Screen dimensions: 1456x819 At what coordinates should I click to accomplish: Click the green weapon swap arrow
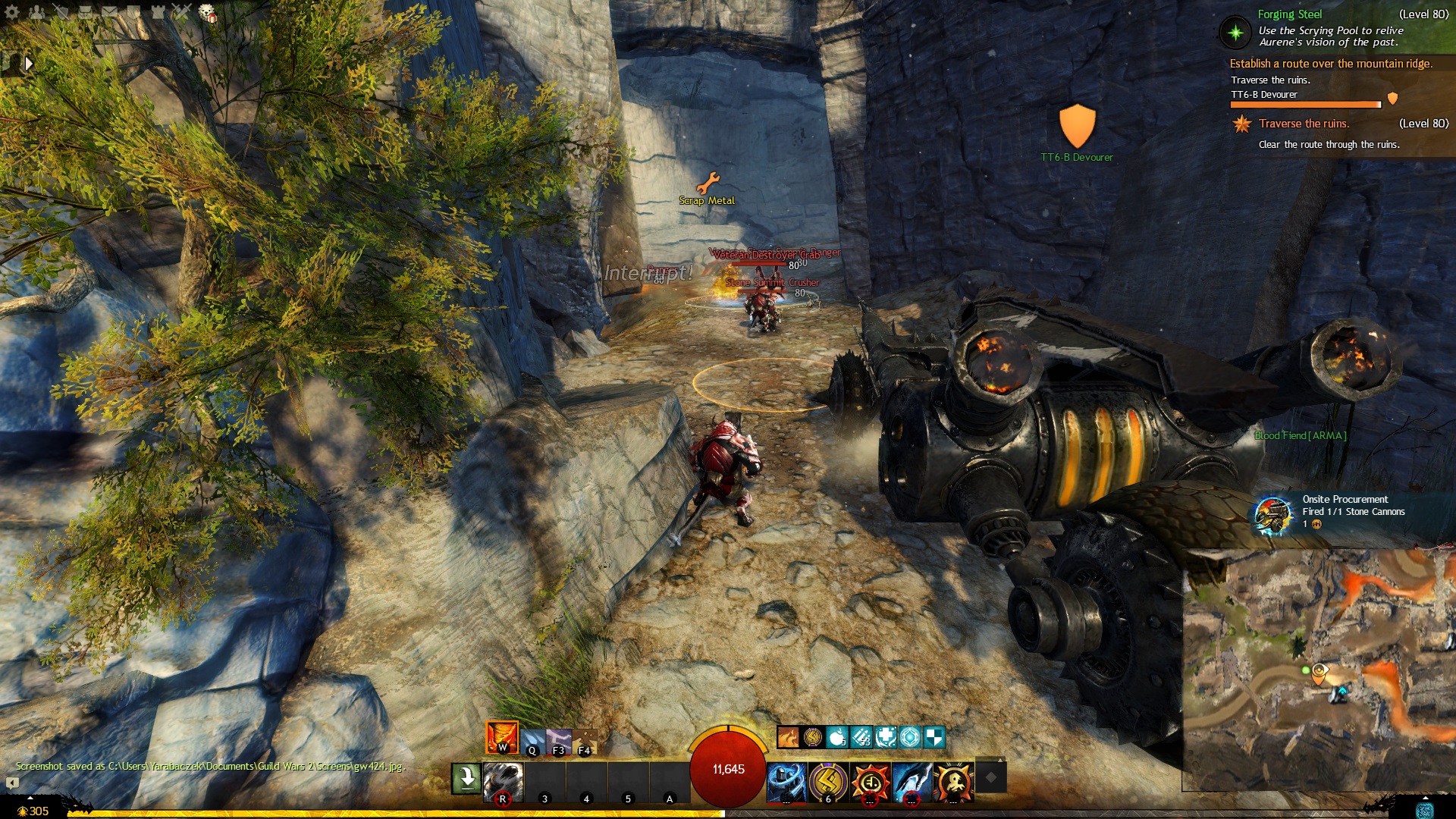click(x=466, y=778)
